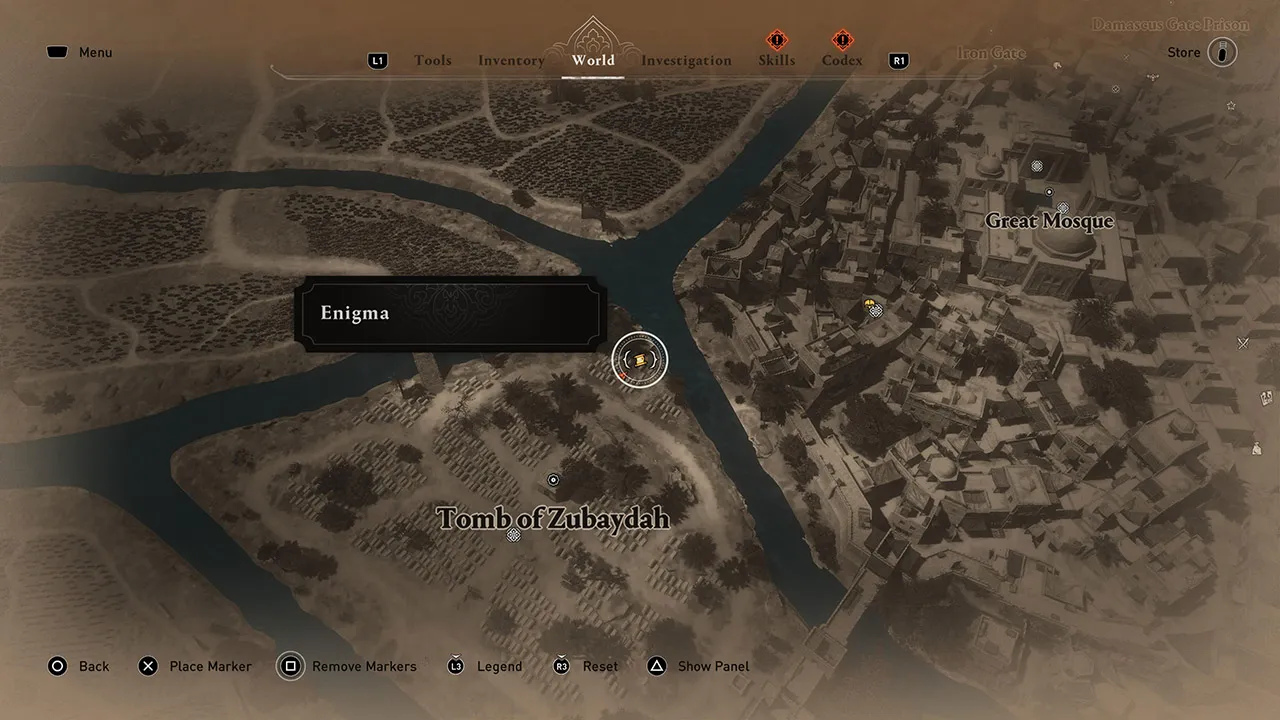This screenshot has width=1280, height=720.
Task: Switch to the Investigation tab
Action: coord(687,60)
